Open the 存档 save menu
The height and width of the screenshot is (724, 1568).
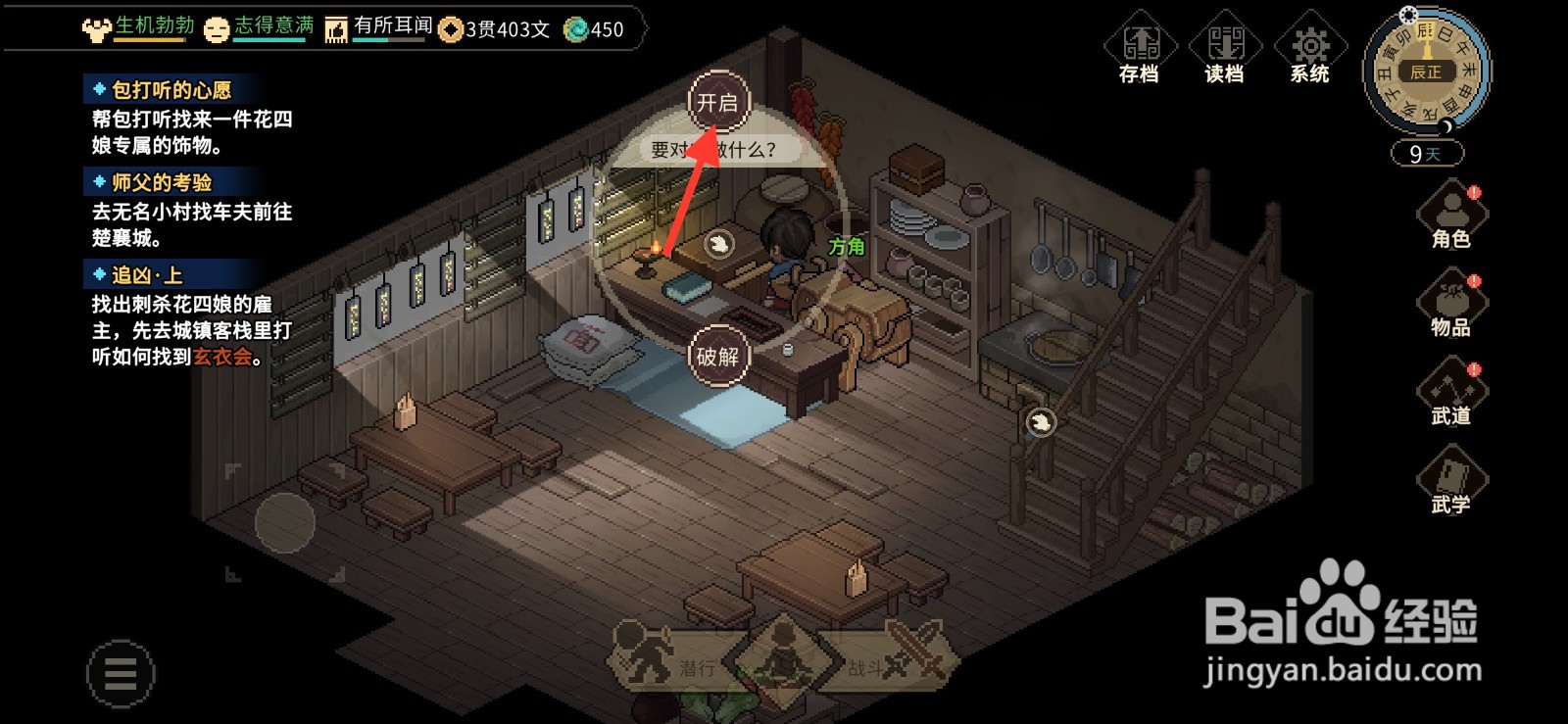click(1140, 49)
